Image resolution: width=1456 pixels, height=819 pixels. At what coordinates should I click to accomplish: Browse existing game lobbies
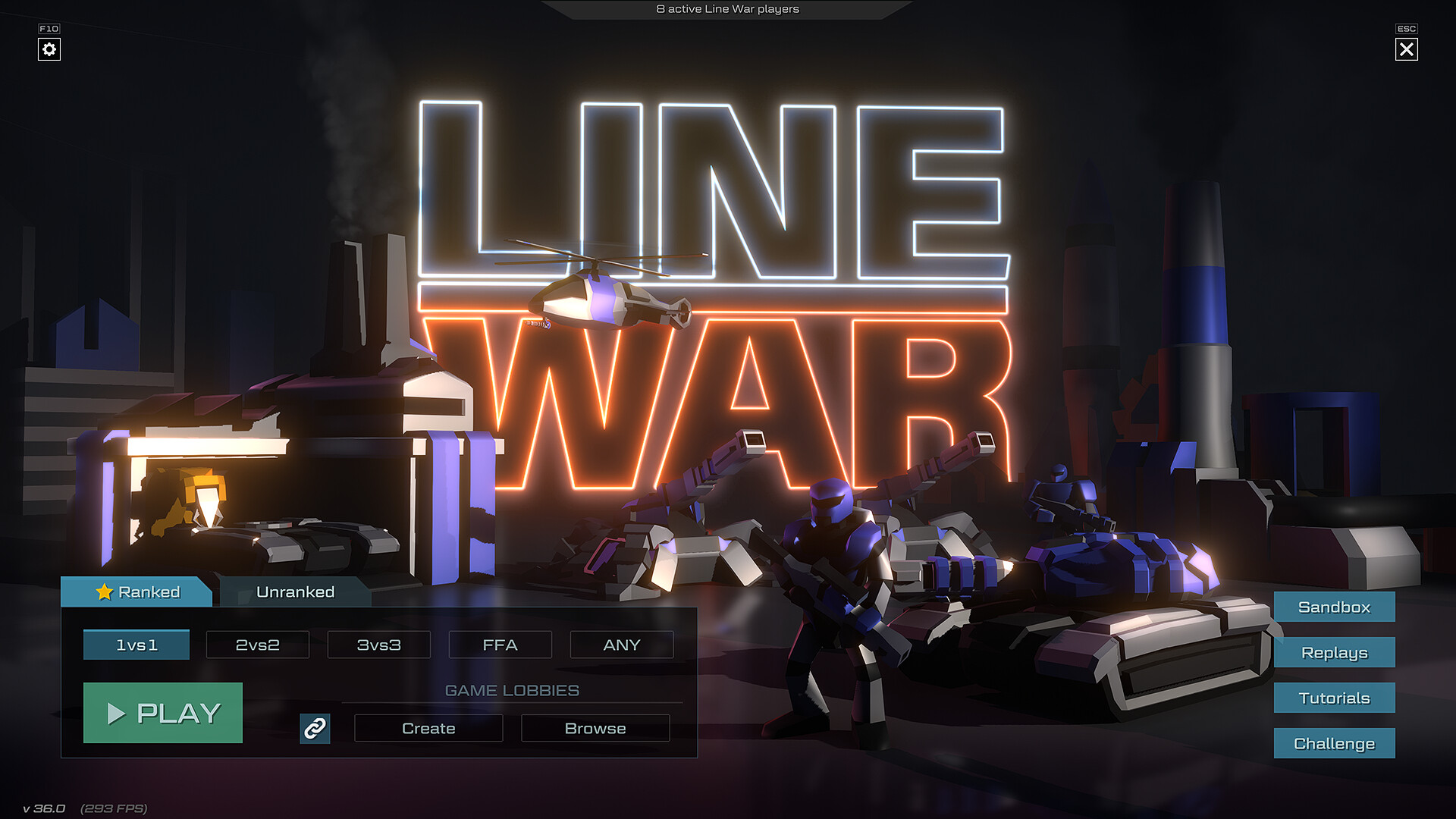pos(595,729)
